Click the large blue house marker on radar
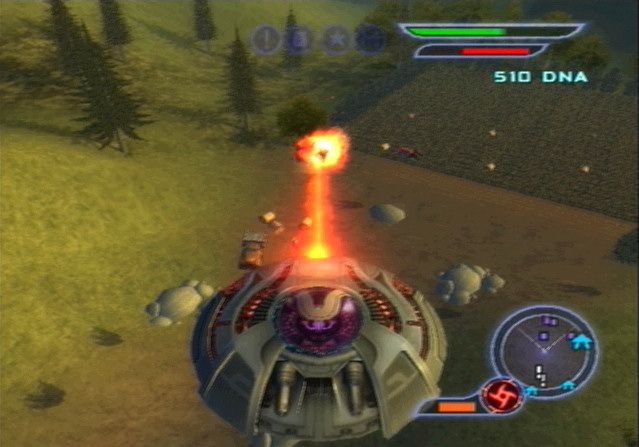 coord(578,342)
